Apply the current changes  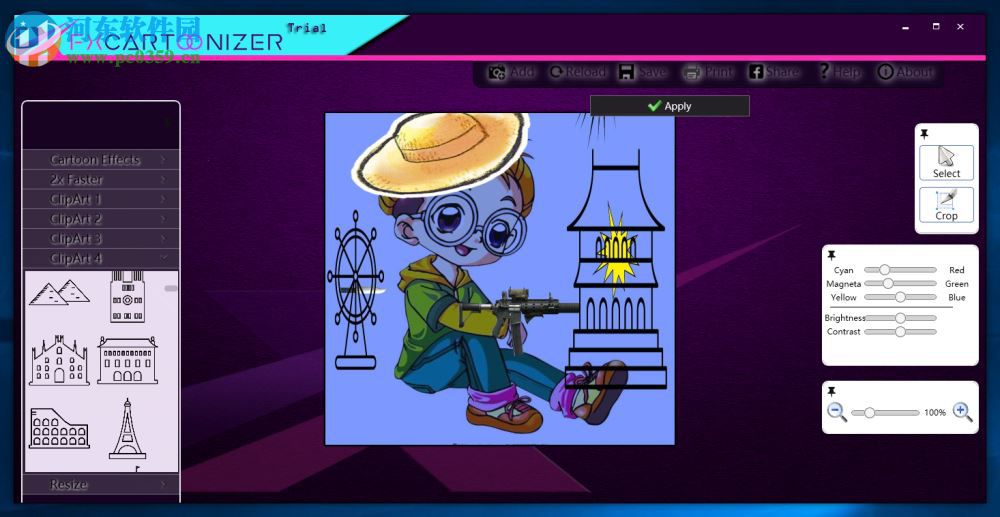pyautogui.click(x=669, y=106)
